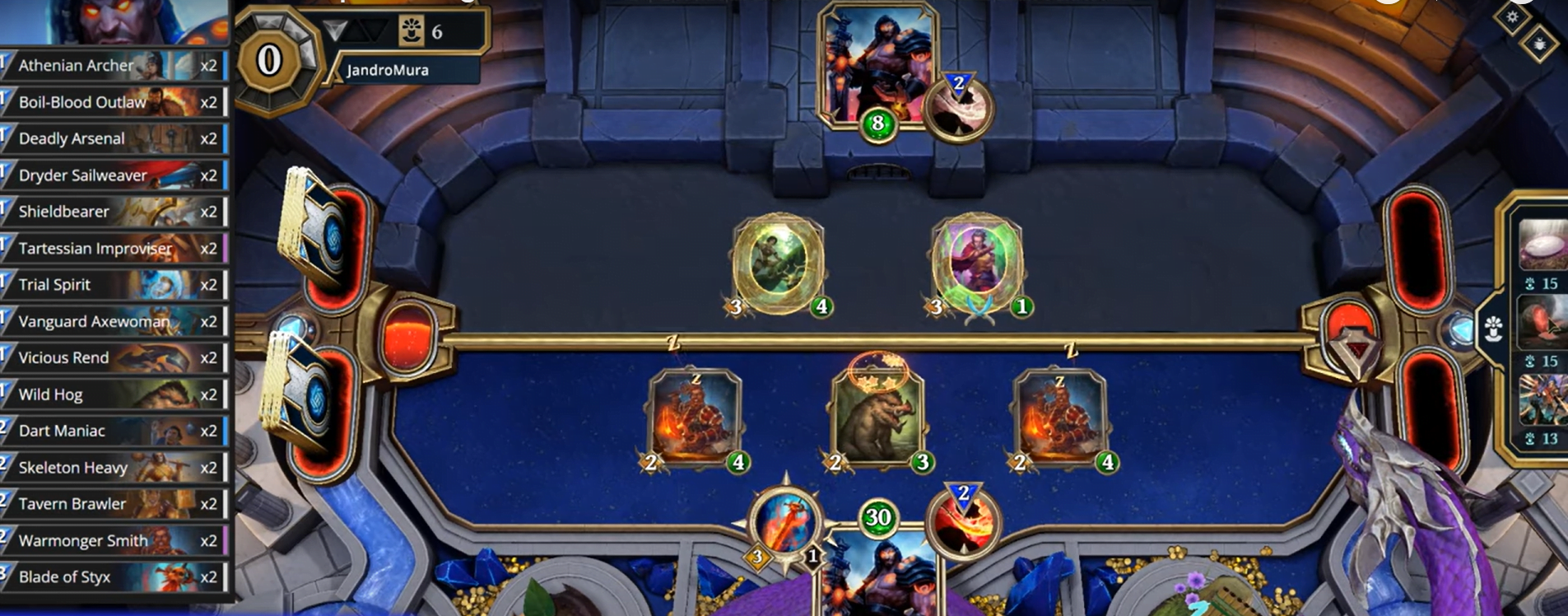Target the opponent's 3/4 green-framed creature

point(777,264)
